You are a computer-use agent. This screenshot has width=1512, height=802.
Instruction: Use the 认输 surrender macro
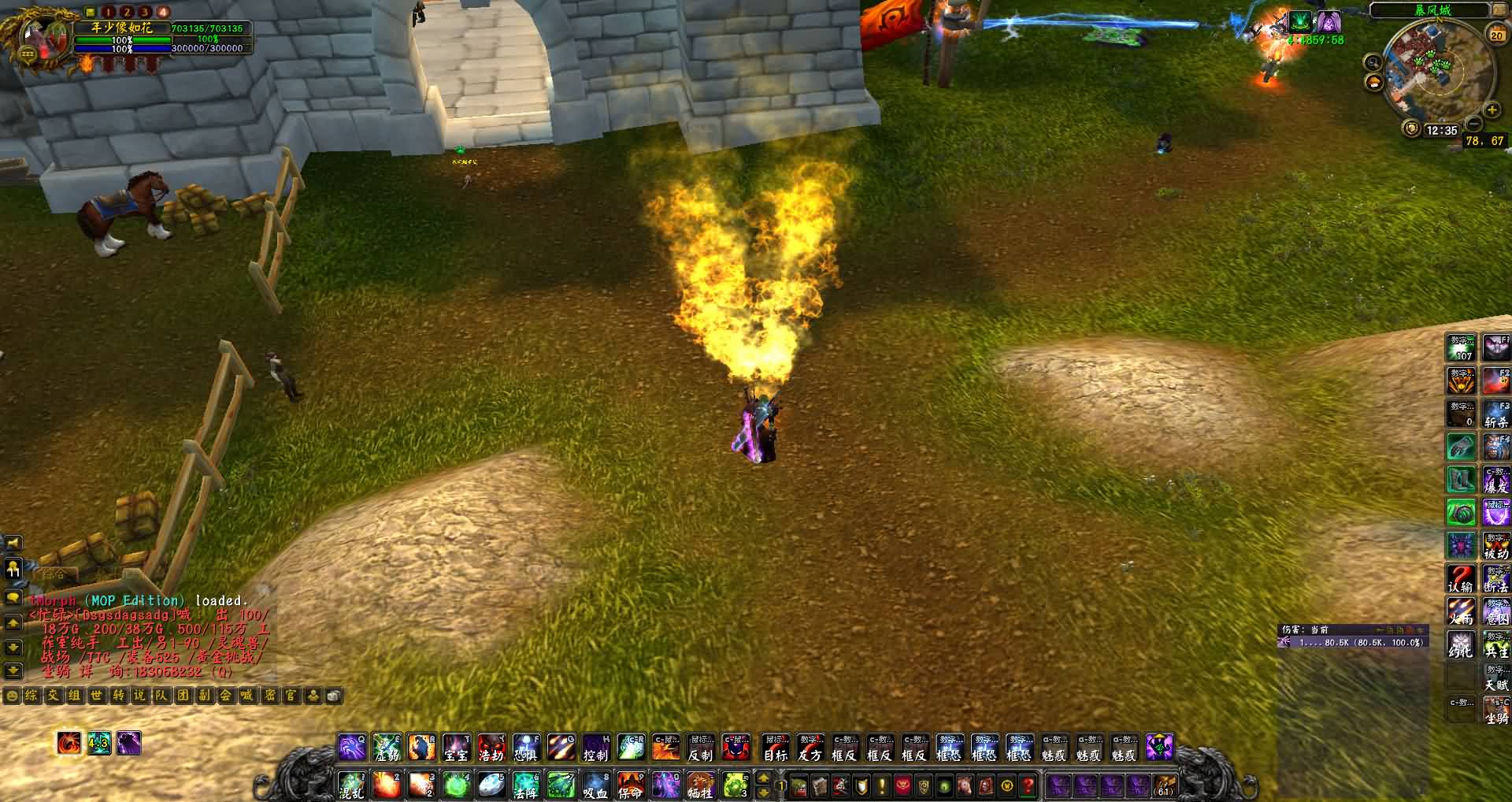tap(1461, 578)
